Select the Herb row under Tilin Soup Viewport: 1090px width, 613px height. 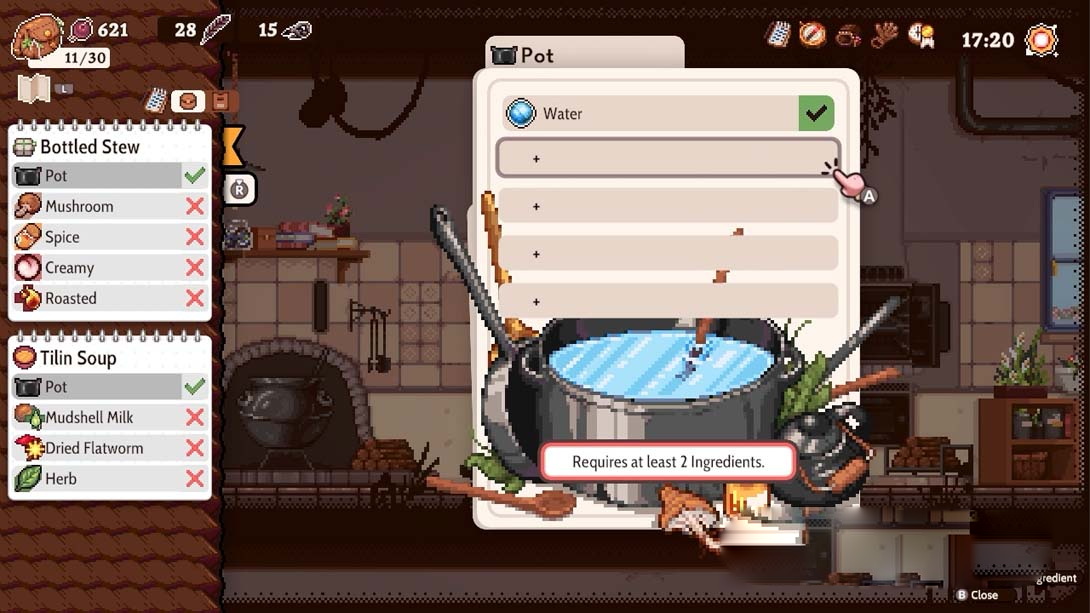click(110, 479)
